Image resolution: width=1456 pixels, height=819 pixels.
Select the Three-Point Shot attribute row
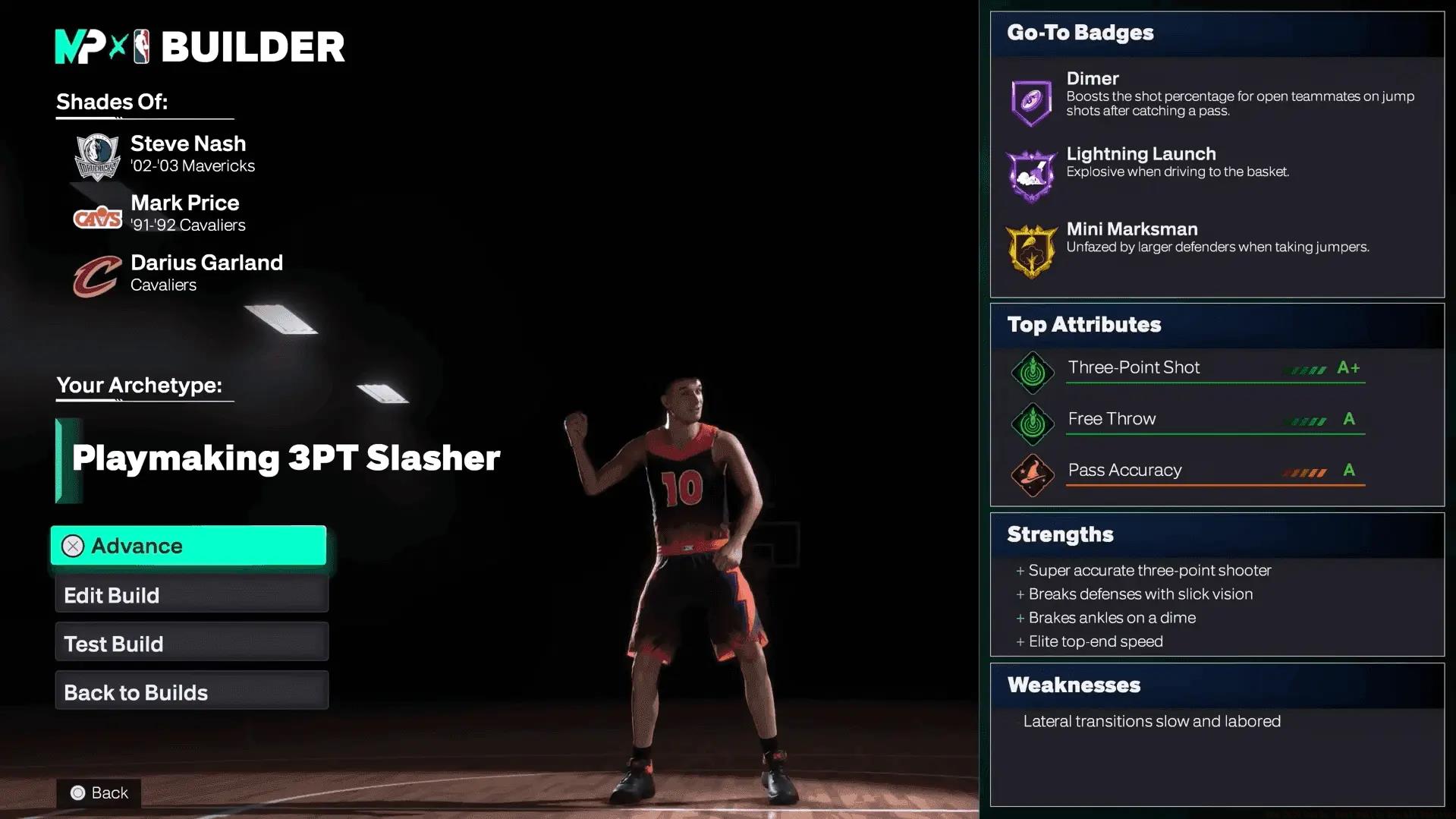[1214, 369]
